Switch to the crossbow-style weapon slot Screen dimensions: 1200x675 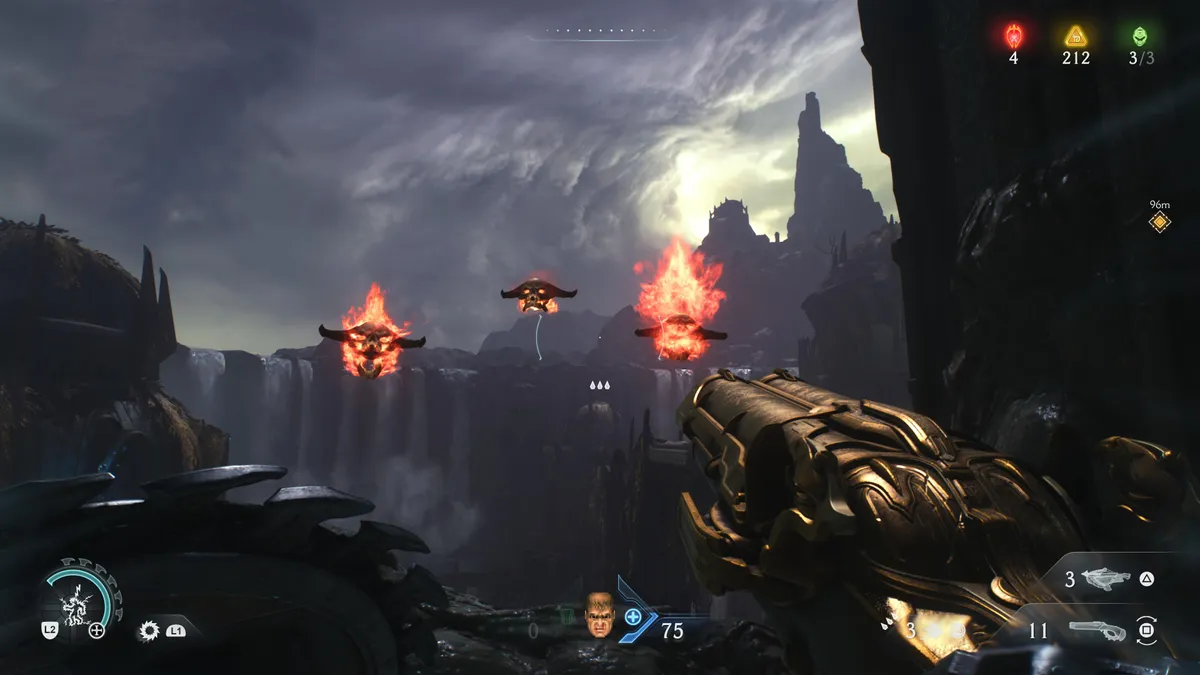click(1105, 579)
